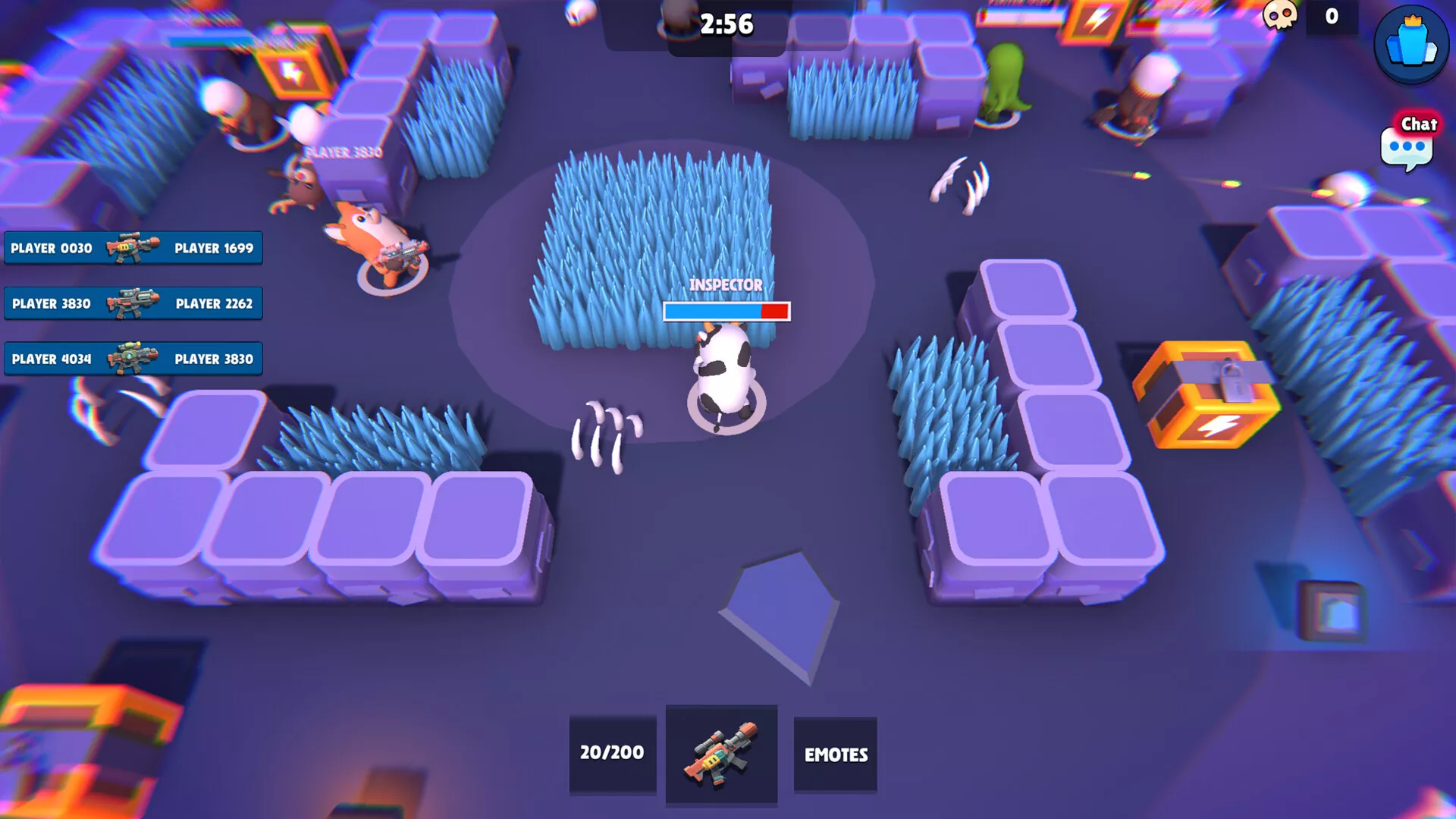Select the Player 4034 and Player 3830 kill entry
The width and height of the screenshot is (1456, 819).
tap(133, 359)
